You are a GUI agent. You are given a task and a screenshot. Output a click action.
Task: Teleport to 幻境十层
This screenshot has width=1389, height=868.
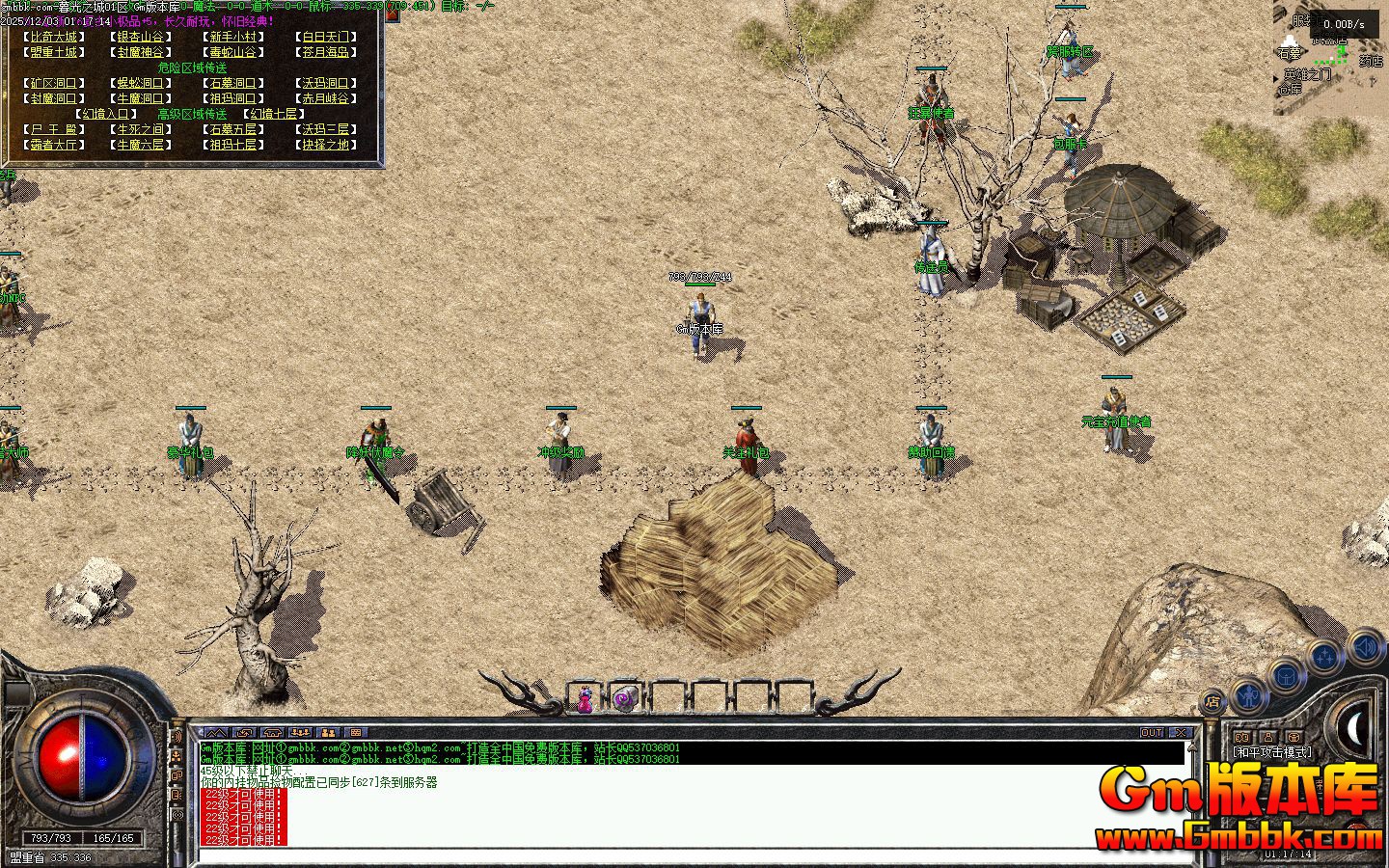(x=273, y=114)
